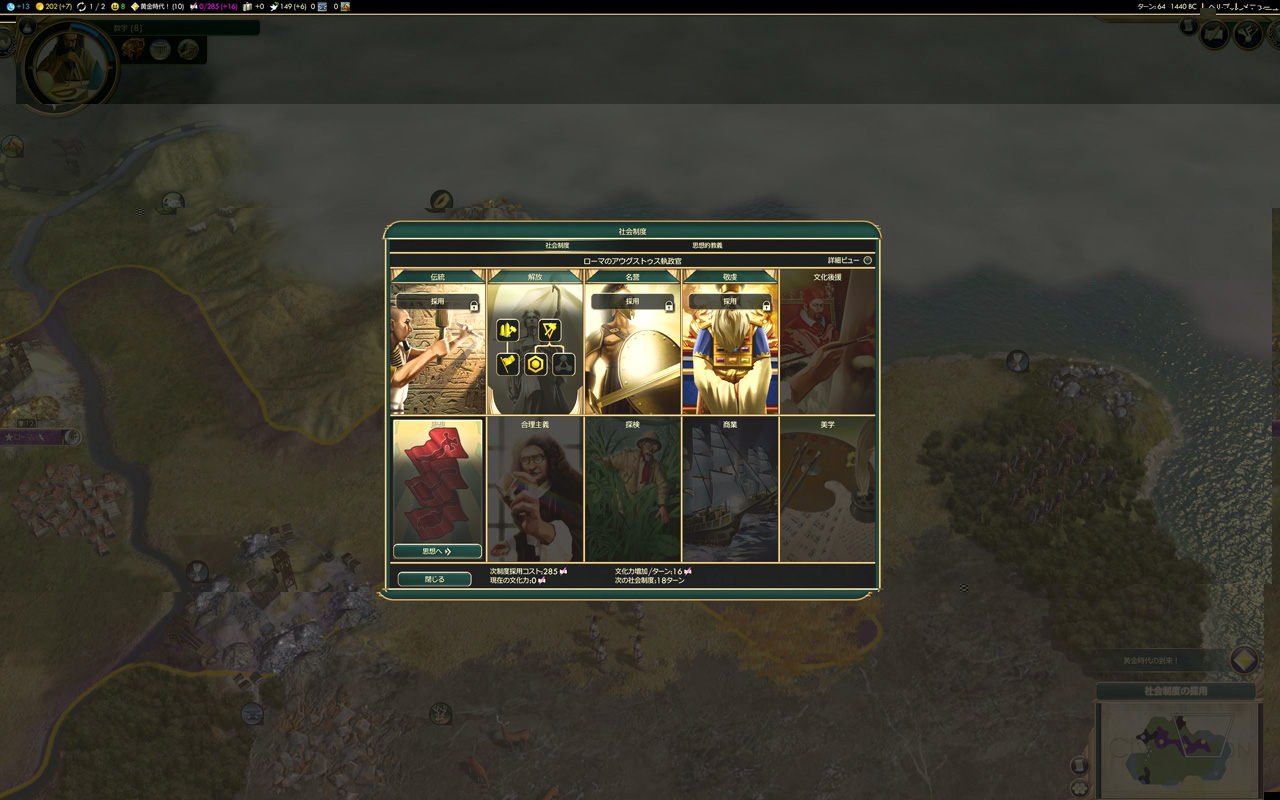The image size is (1280, 800).
Task: Pick the hexagon policy icon in 解放 tree
Action: (536, 364)
